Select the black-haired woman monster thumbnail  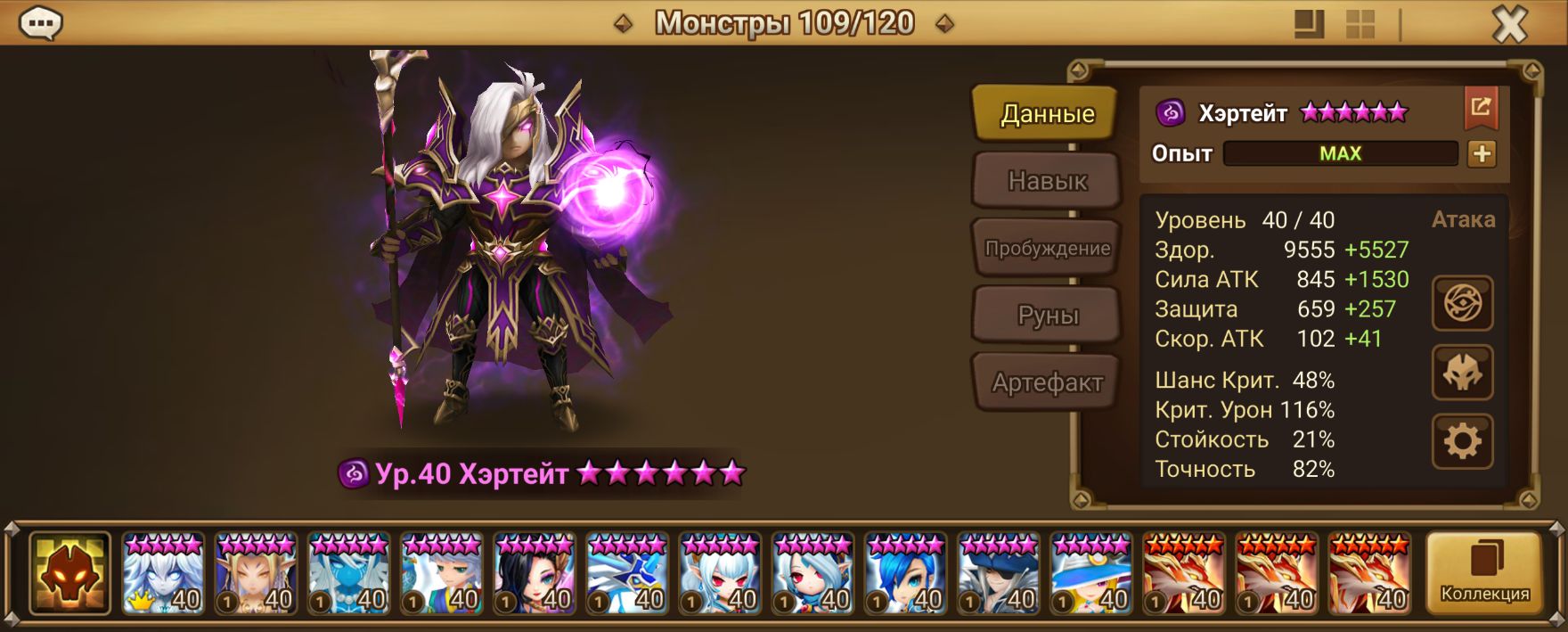(x=535, y=573)
